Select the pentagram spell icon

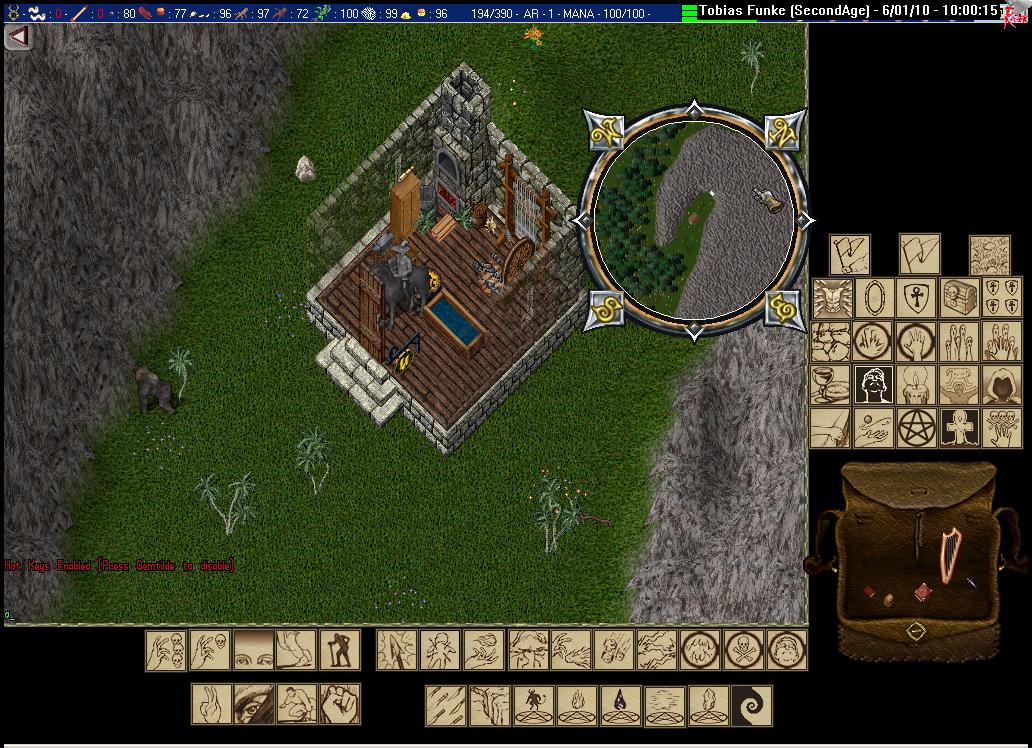click(915, 427)
